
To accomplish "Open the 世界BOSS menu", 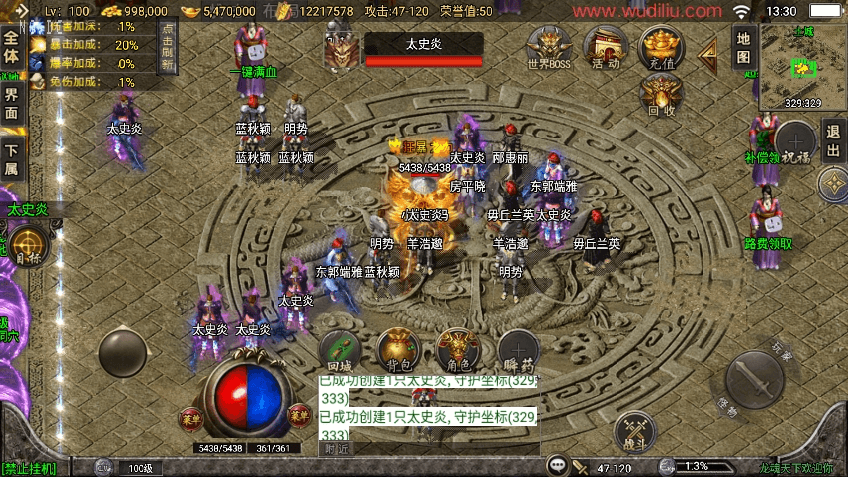I will (x=550, y=47).
